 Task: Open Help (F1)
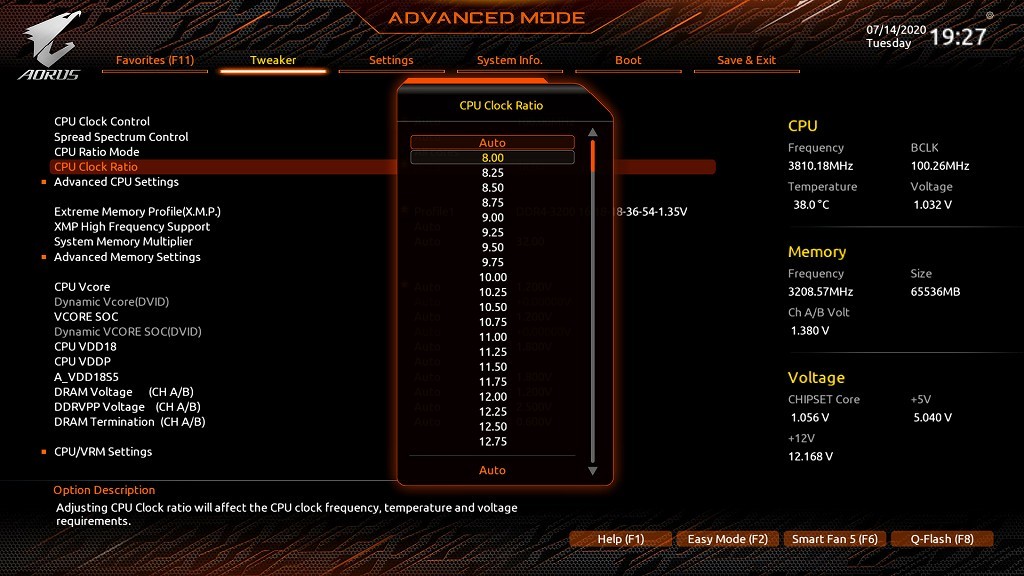point(620,539)
